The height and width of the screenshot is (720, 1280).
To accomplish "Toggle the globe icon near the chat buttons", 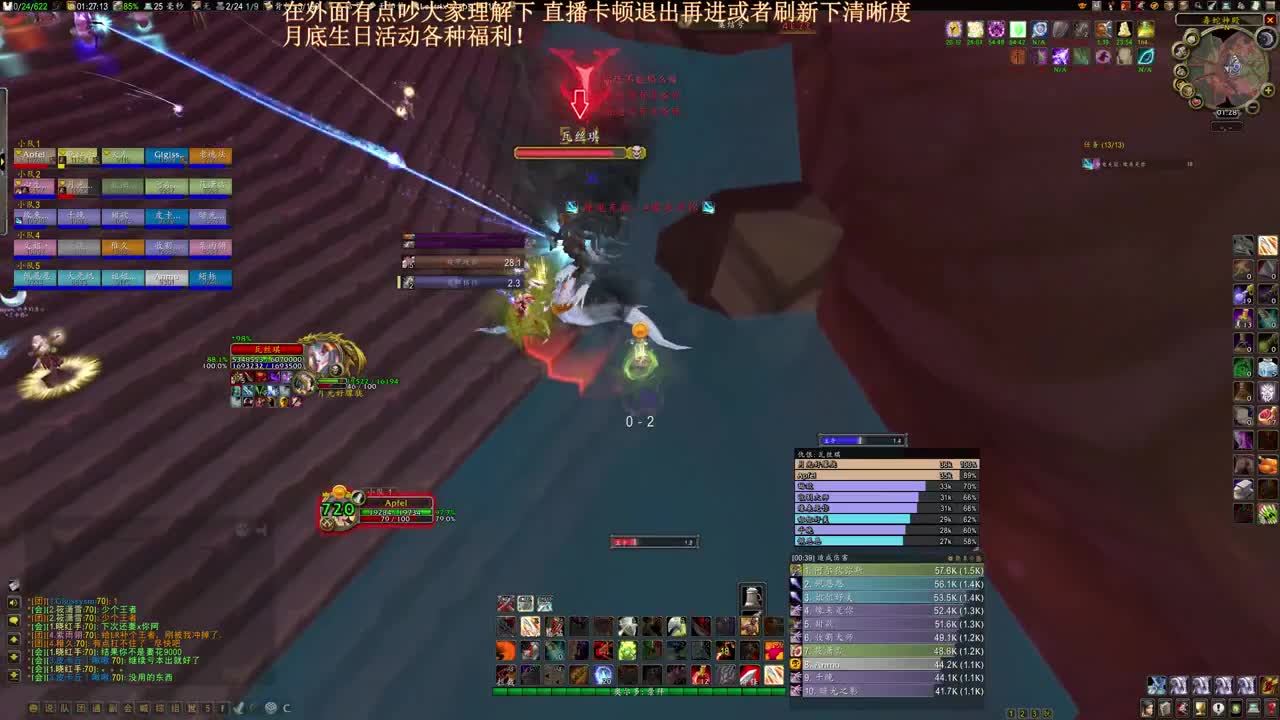I will click(x=269, y=708).
